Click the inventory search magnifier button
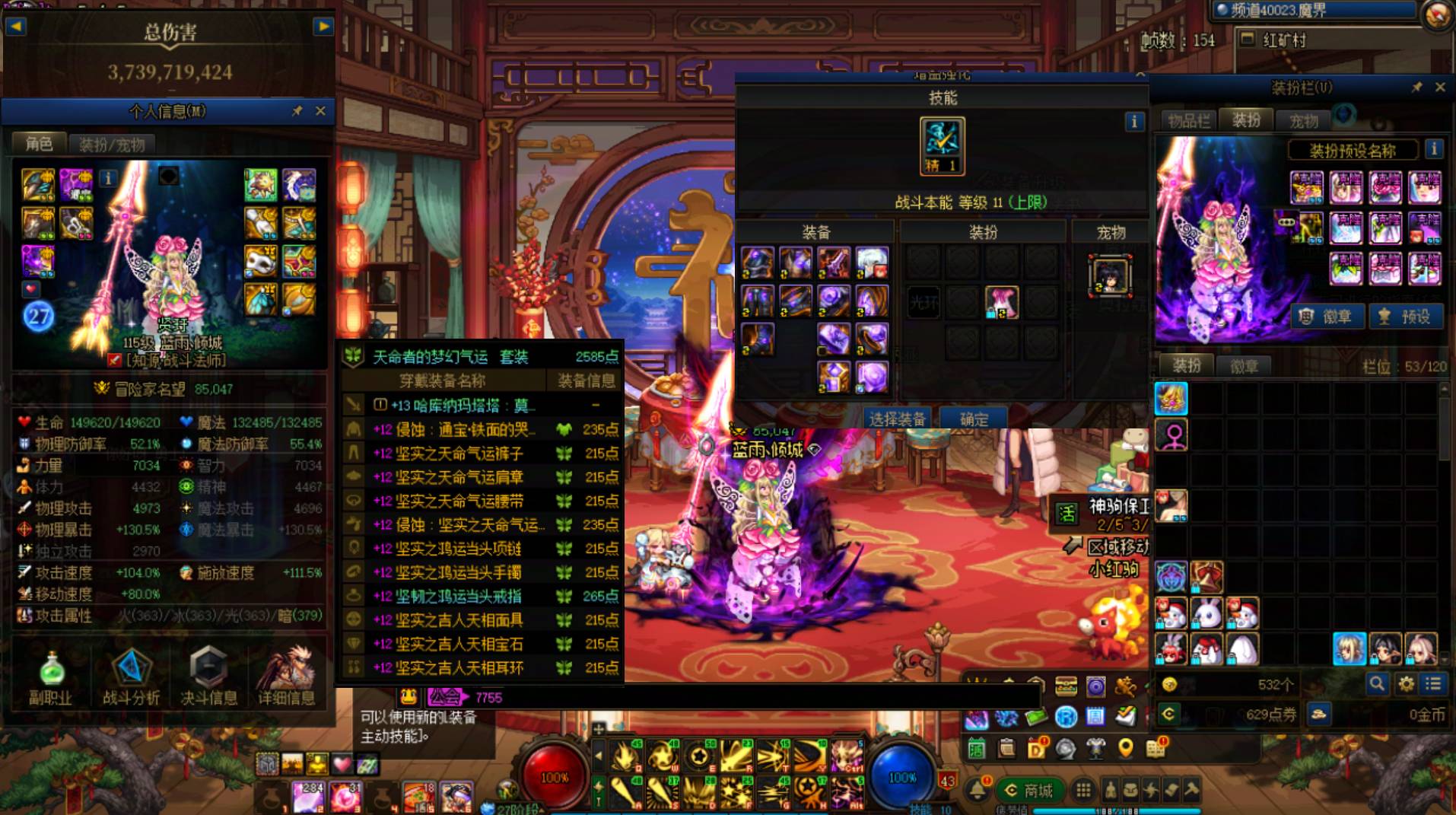The width and height of the screenshot is (1456, 815). [1377, 684]
